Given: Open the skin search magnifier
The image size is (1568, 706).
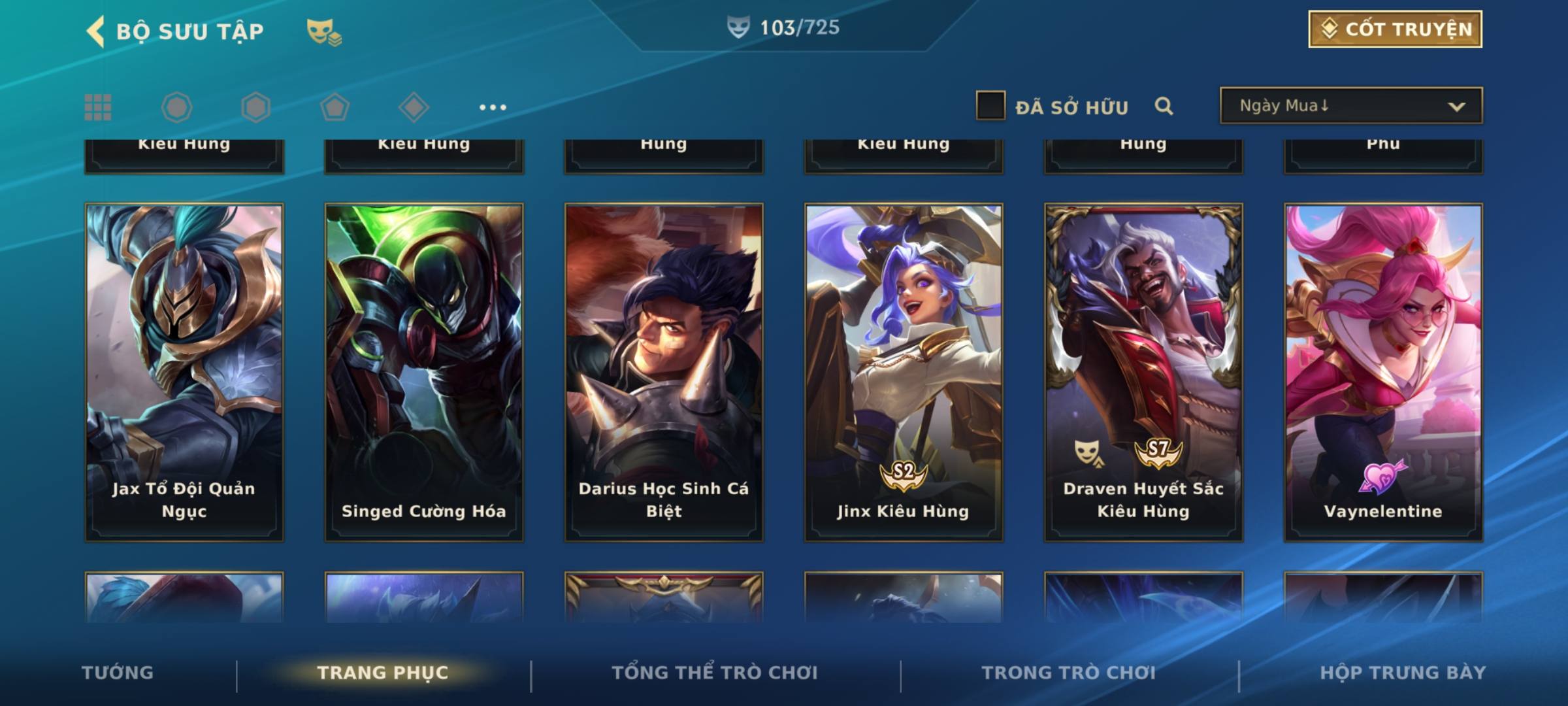Looking at the screenshot, I should (1164, 106).
